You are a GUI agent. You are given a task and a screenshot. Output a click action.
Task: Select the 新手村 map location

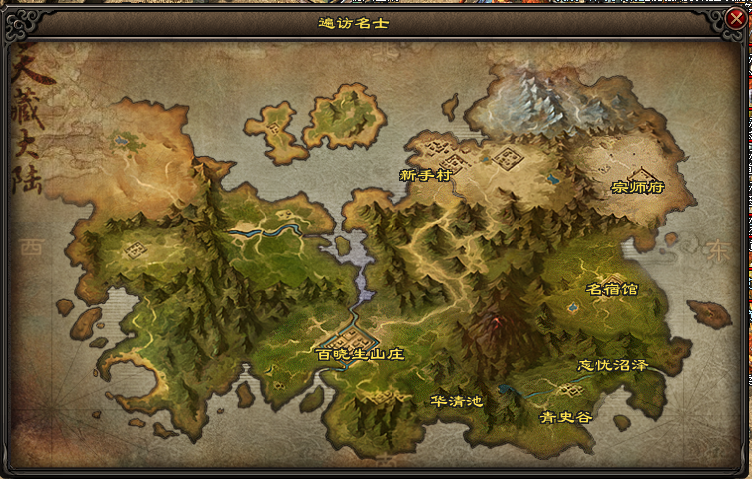427,174
